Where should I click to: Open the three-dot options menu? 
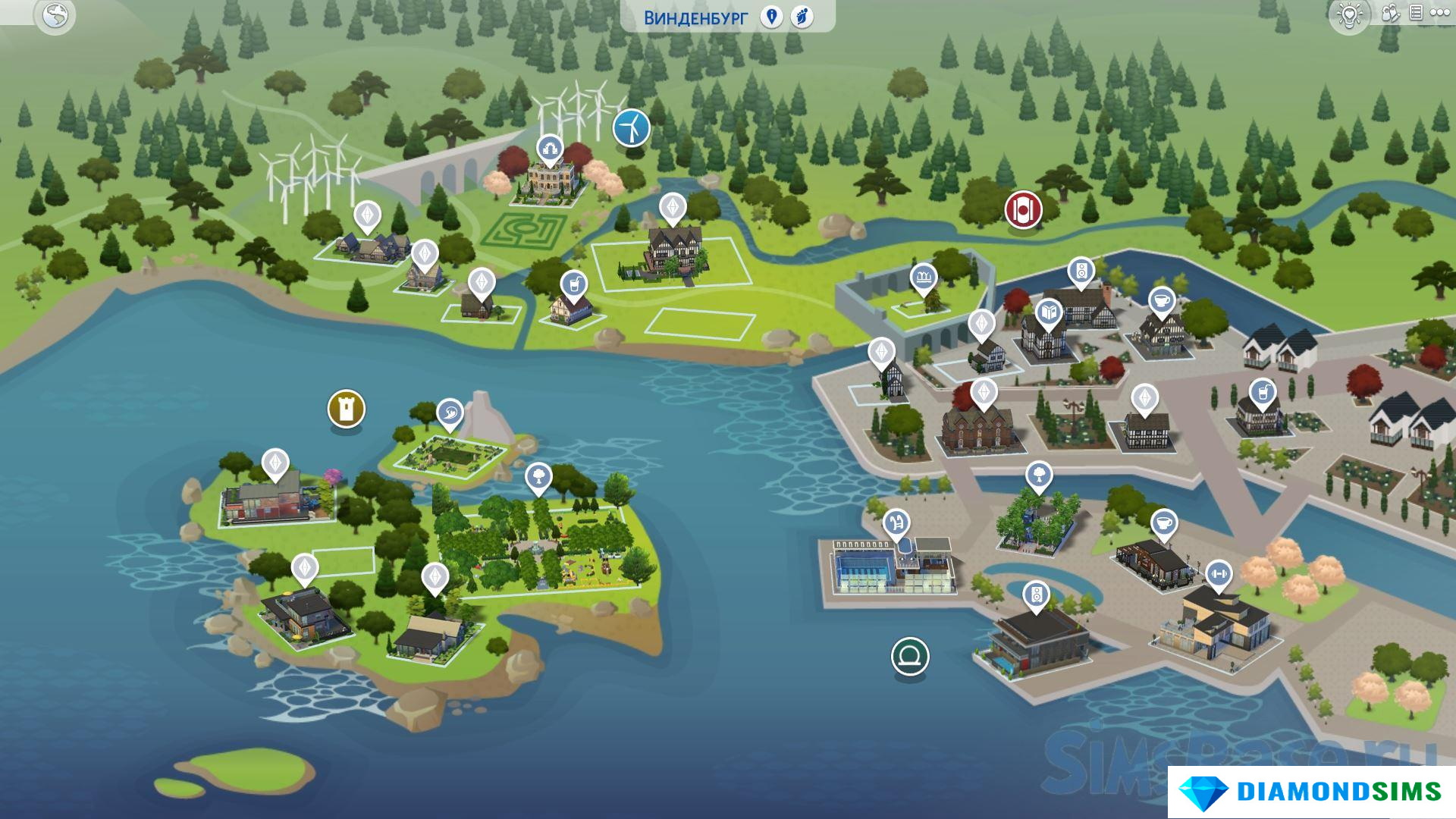tap(1439, 13)
